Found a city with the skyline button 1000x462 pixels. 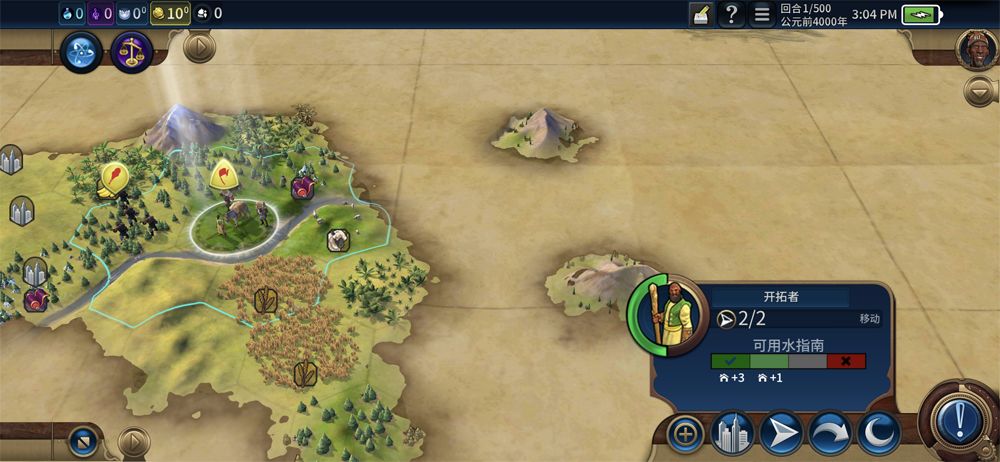(732, 434)
